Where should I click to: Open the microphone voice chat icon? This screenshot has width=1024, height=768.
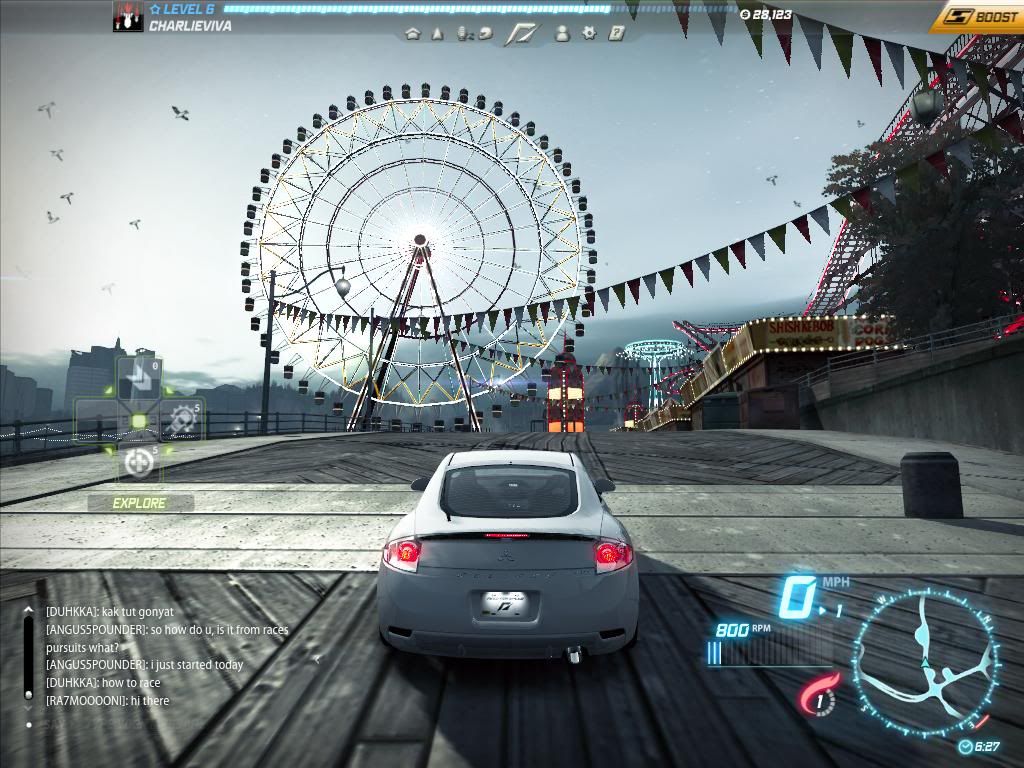coord(463,33)
